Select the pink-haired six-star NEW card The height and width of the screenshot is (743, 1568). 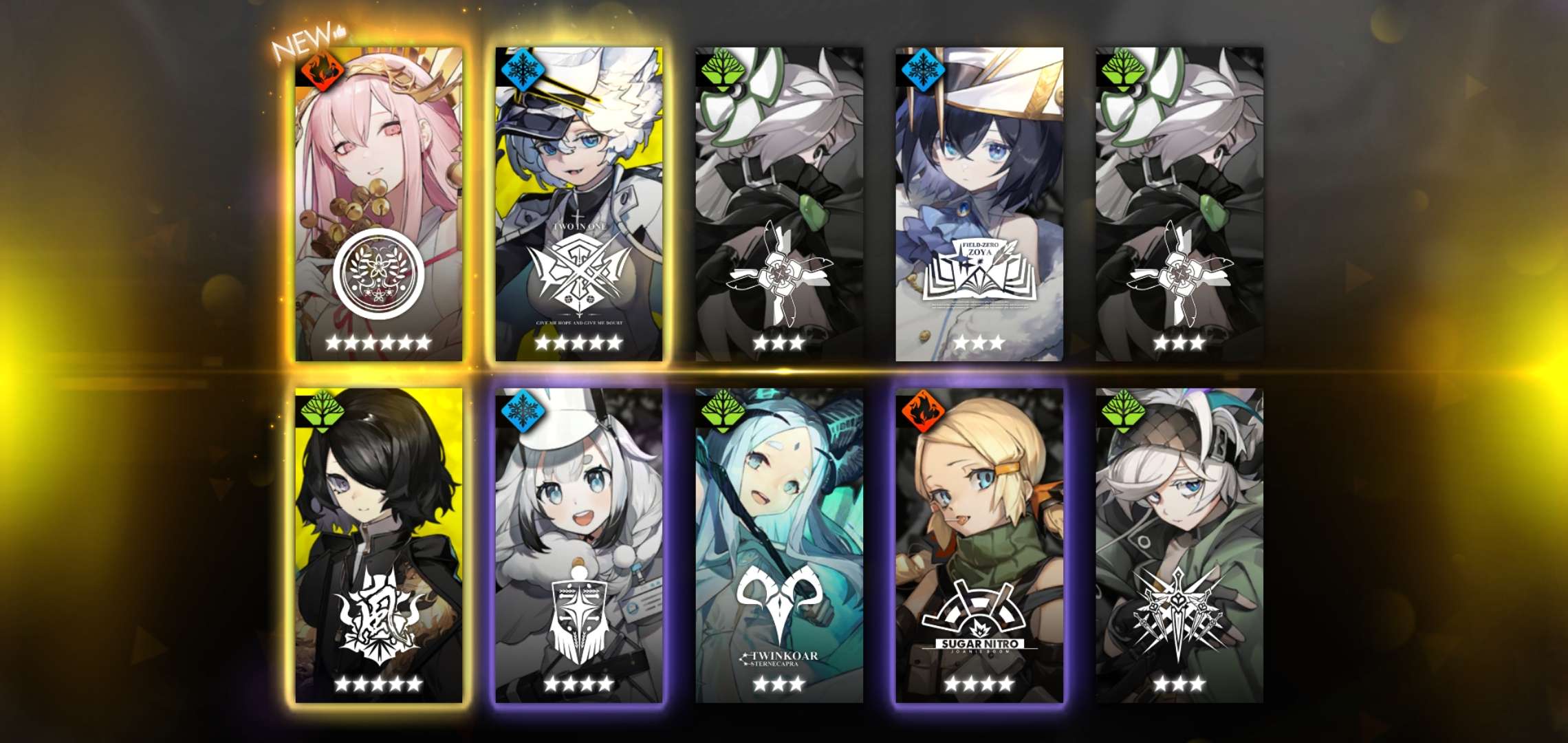tap(379, 204)
